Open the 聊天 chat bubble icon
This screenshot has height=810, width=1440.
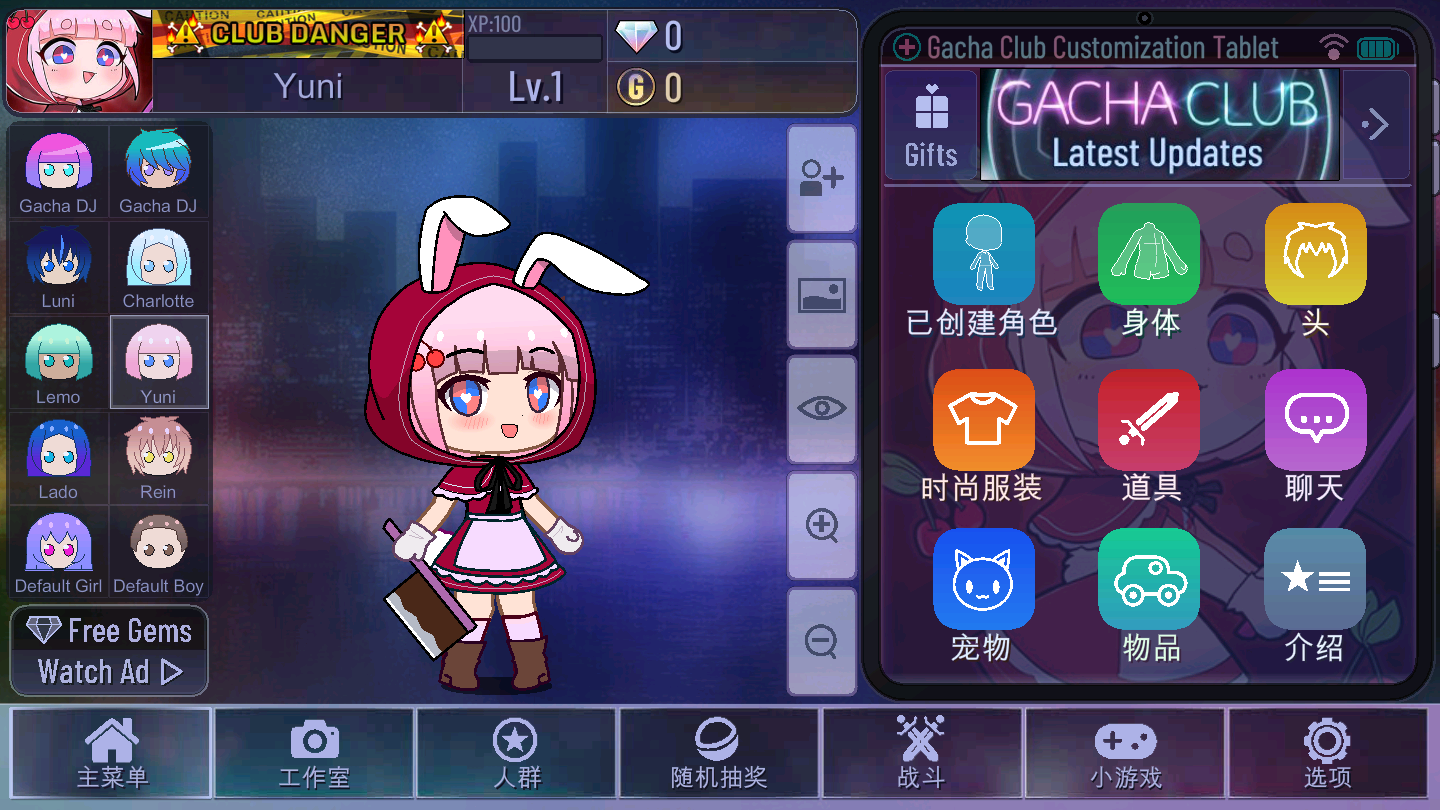tap(1314, 419)
